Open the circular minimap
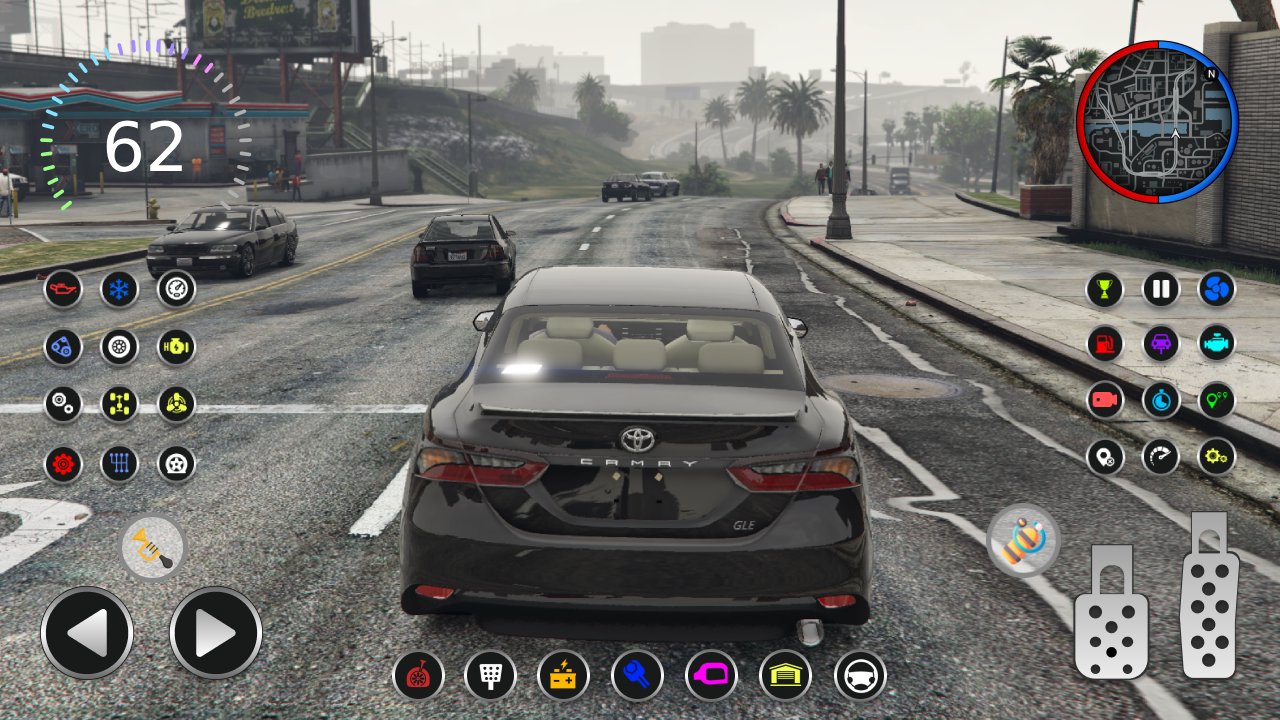The image size is (1280, 720). coord(1157,122)
